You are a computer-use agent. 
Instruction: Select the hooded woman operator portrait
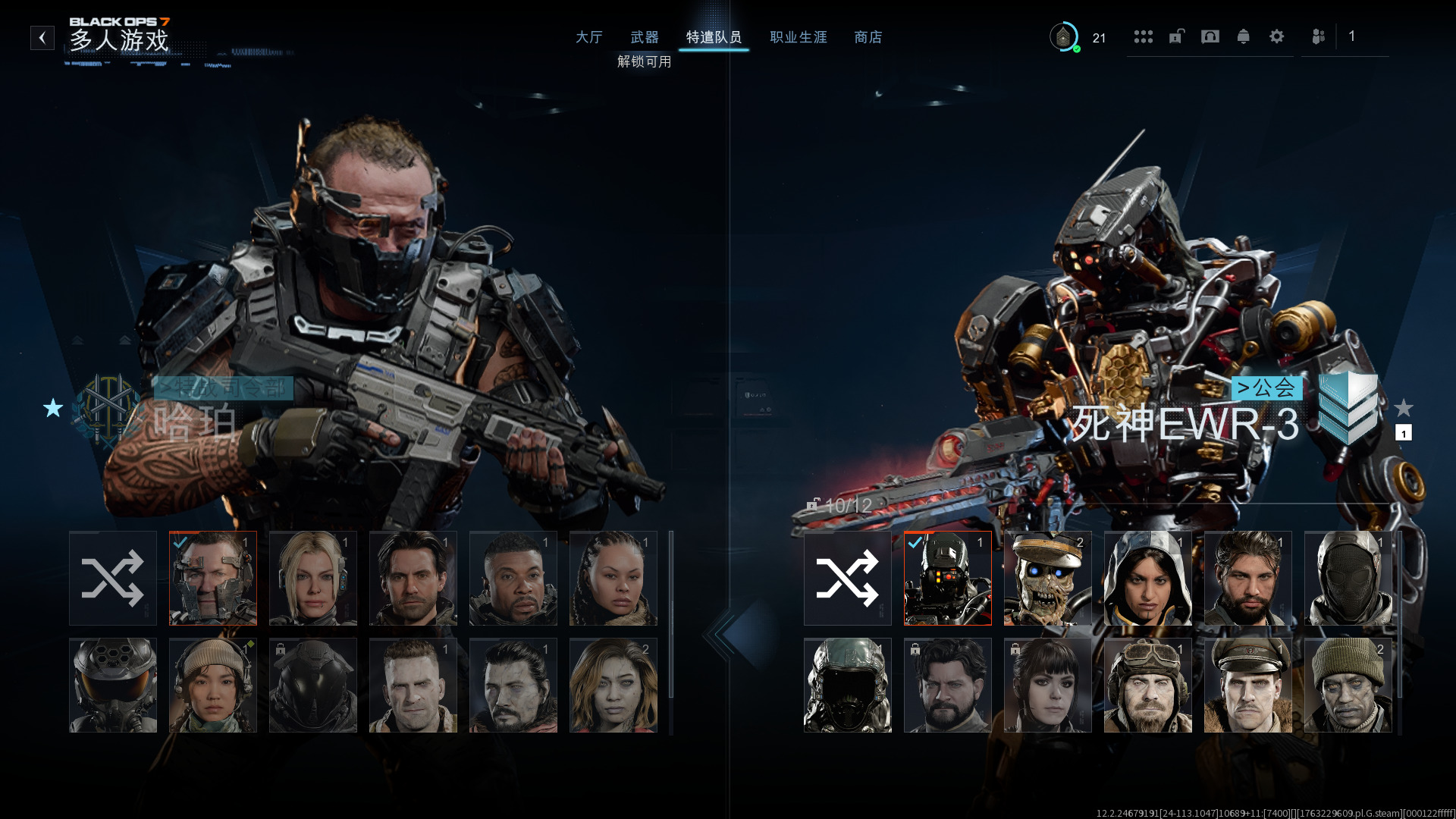[x=1147, y=578]
